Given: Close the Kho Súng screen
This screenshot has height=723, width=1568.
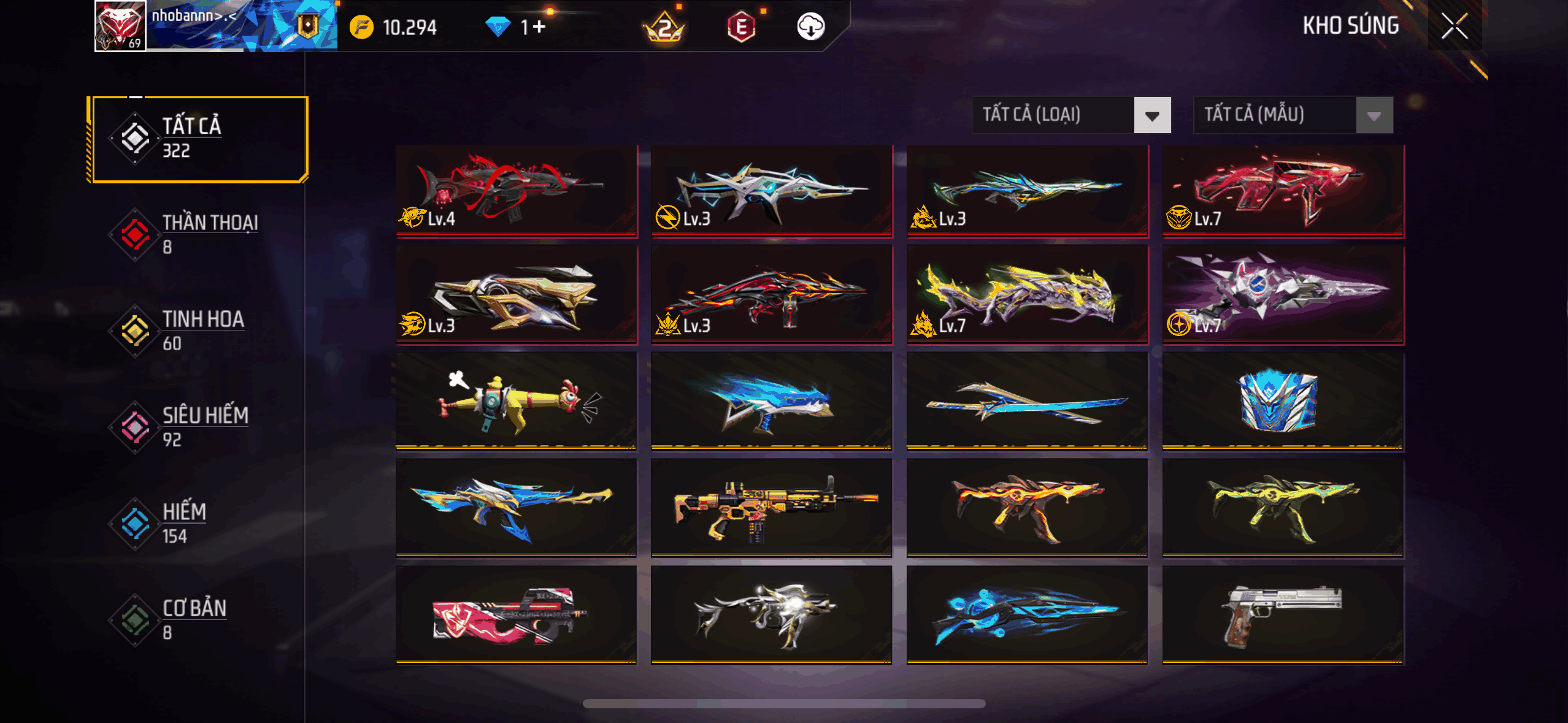Looking at the screenshot, I should click(x=1454, y=26).
